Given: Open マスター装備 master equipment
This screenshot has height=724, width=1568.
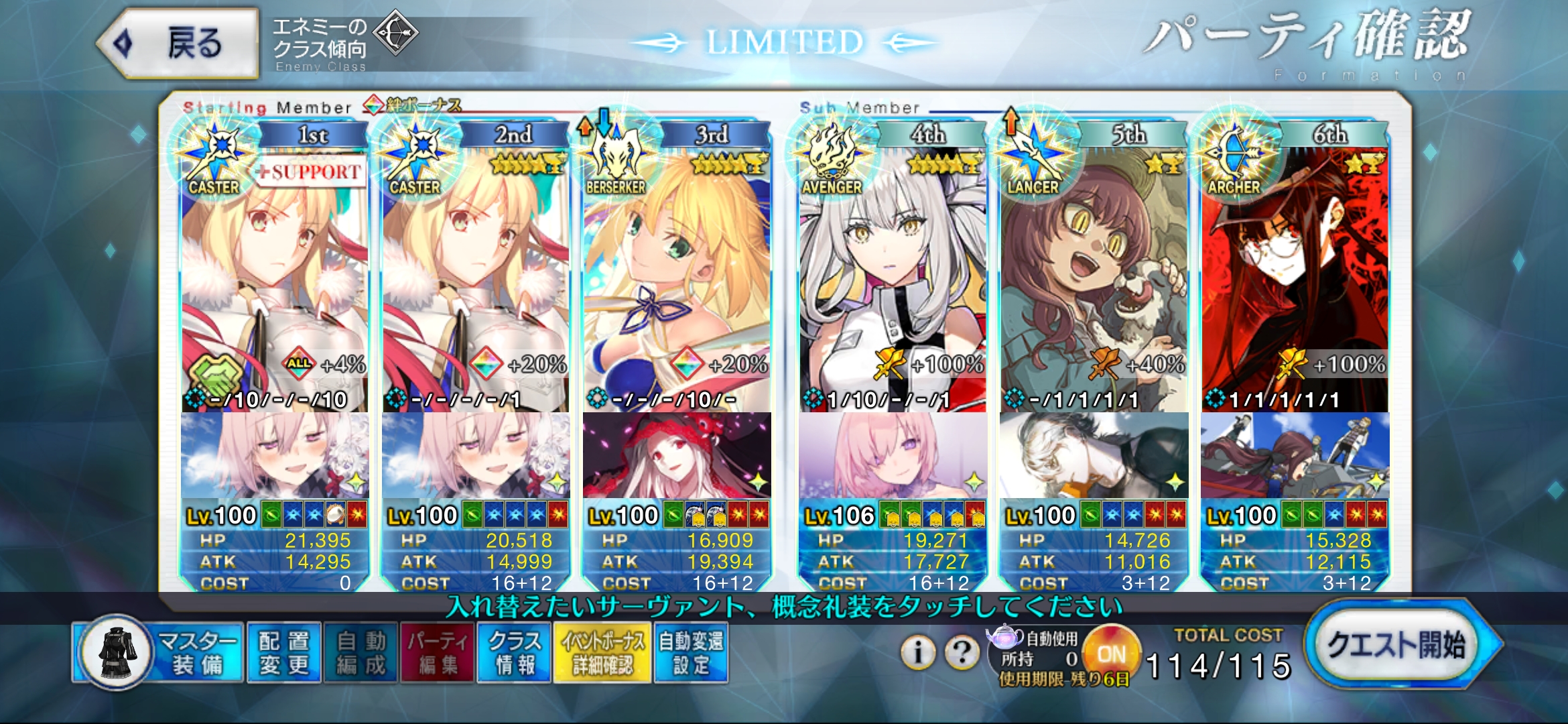Looking at the screenshot, I should pyautogui.click(x=159, y=652).
